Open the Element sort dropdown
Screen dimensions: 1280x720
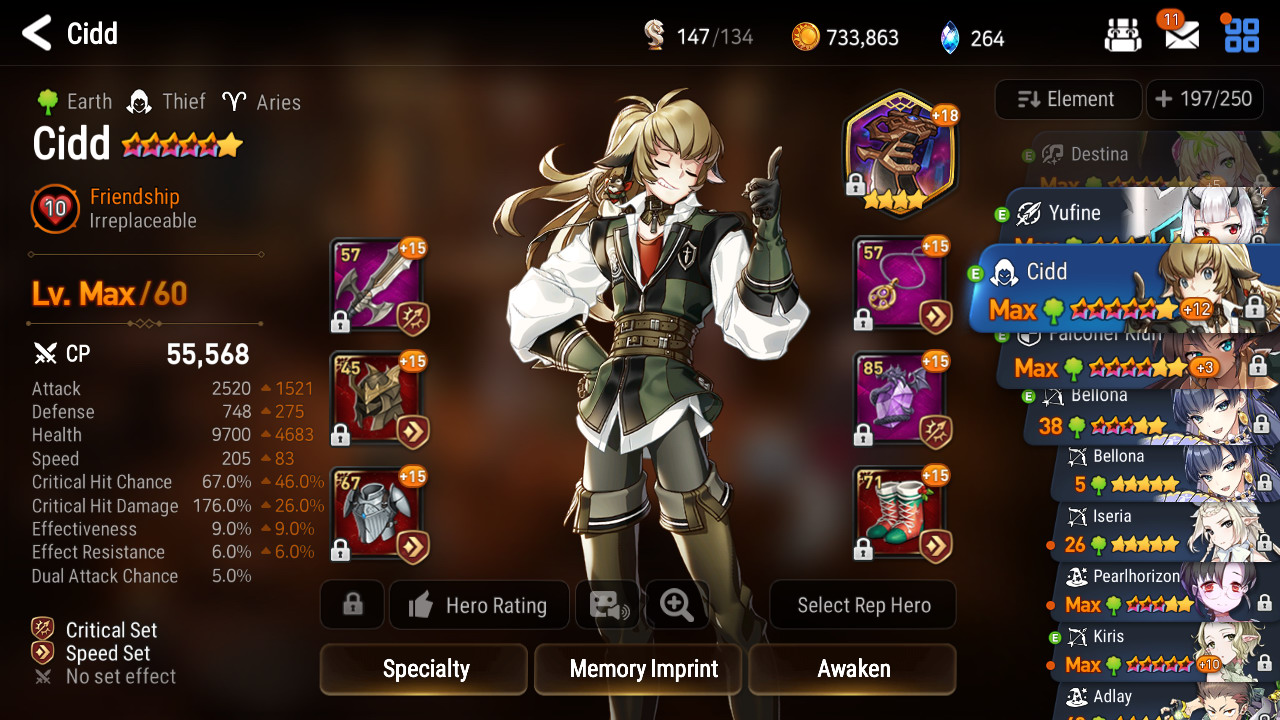click(1068, 99)
